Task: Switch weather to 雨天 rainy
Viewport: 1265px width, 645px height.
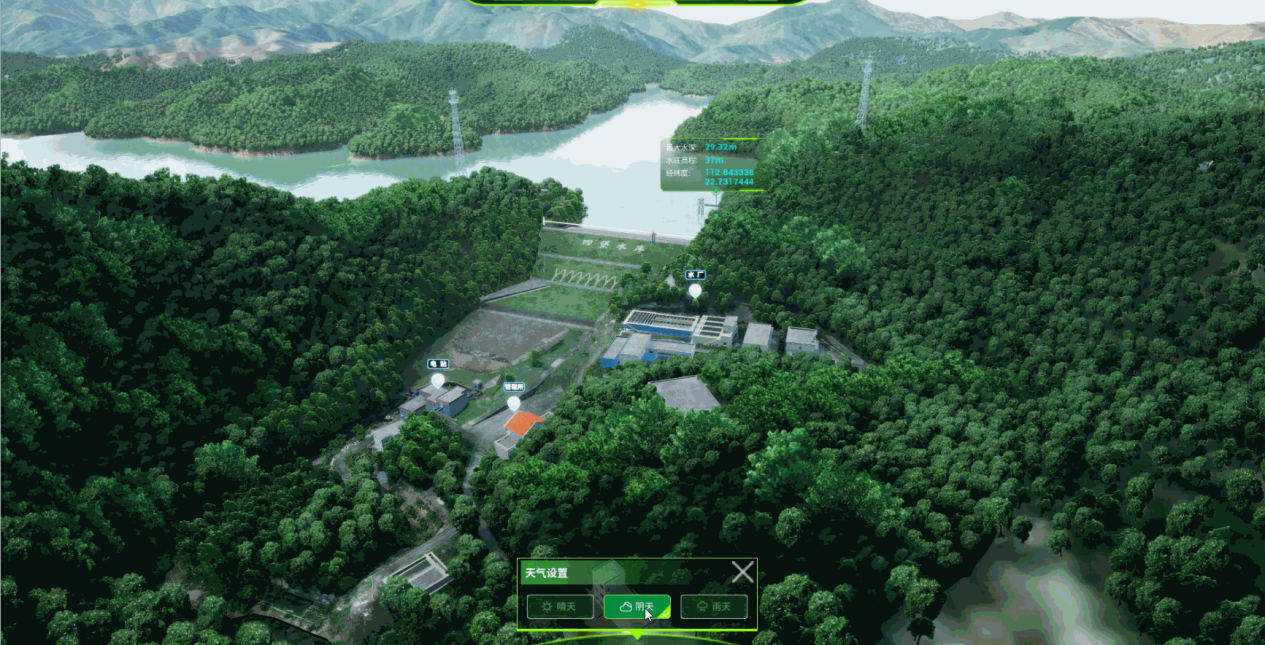Action: pyautogui.click(x=714, y=606)
